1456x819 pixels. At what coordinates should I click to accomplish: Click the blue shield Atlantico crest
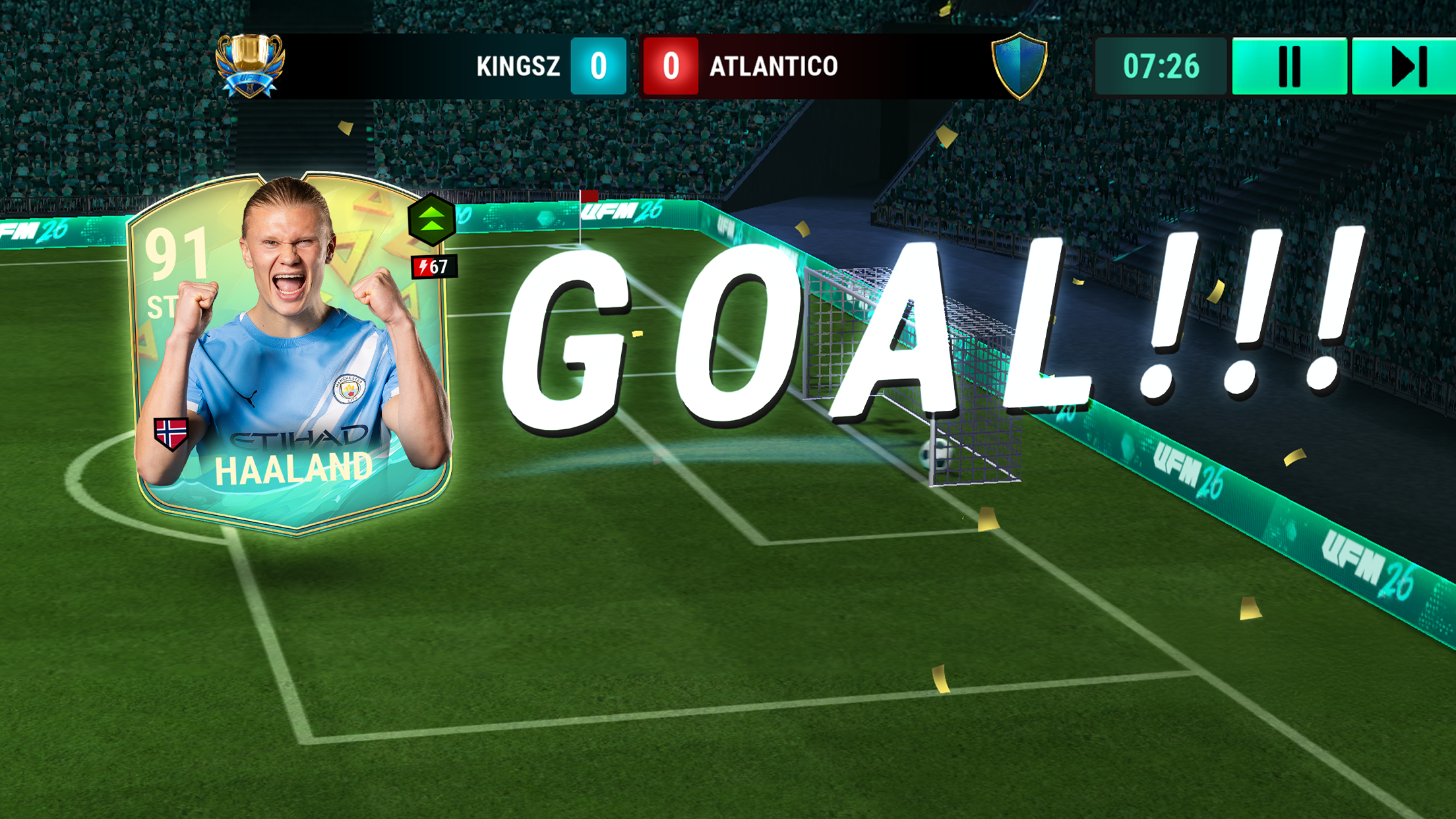point(1019,65)
